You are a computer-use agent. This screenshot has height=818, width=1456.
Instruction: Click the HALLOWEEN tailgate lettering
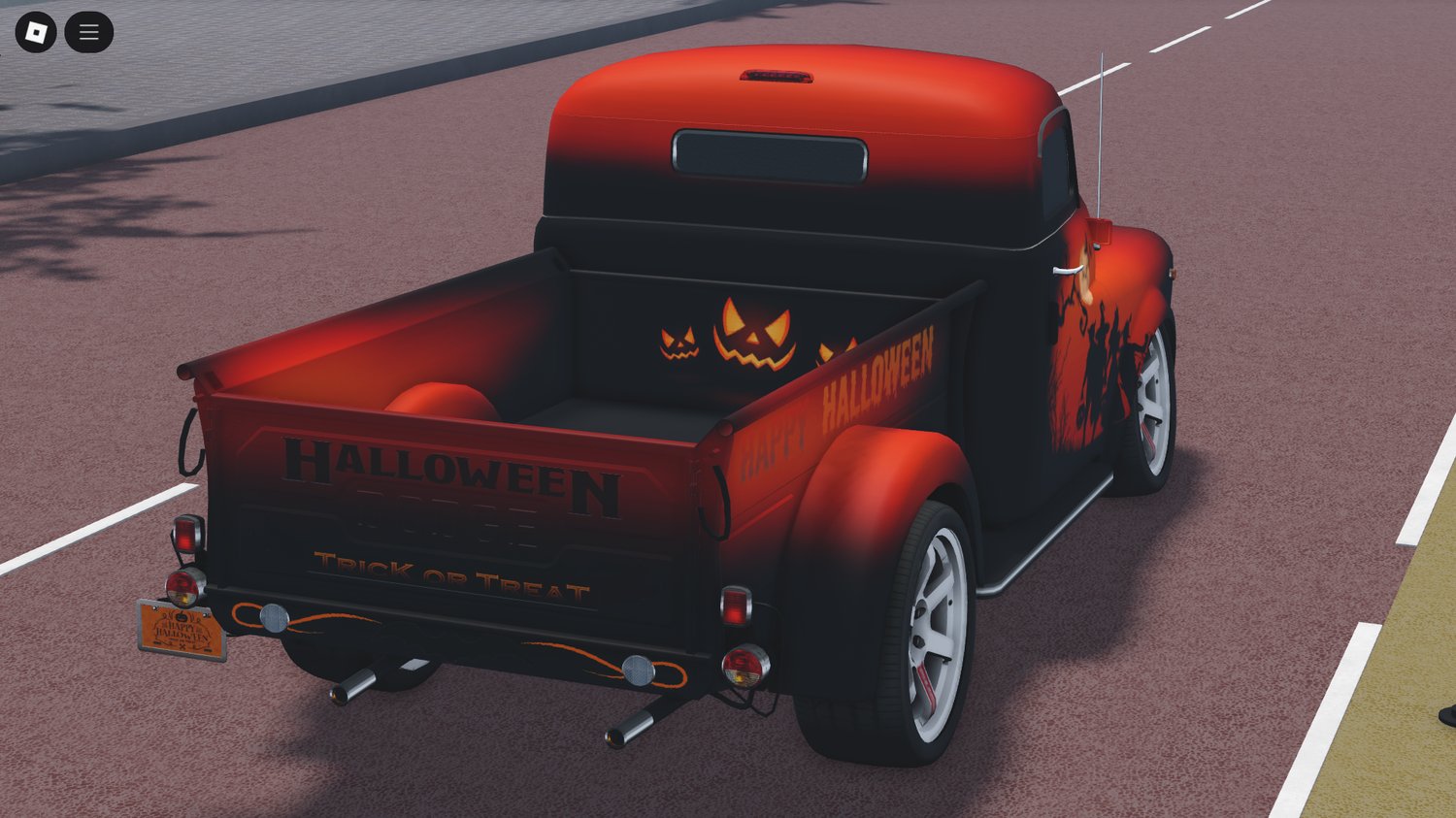(451, 474)
